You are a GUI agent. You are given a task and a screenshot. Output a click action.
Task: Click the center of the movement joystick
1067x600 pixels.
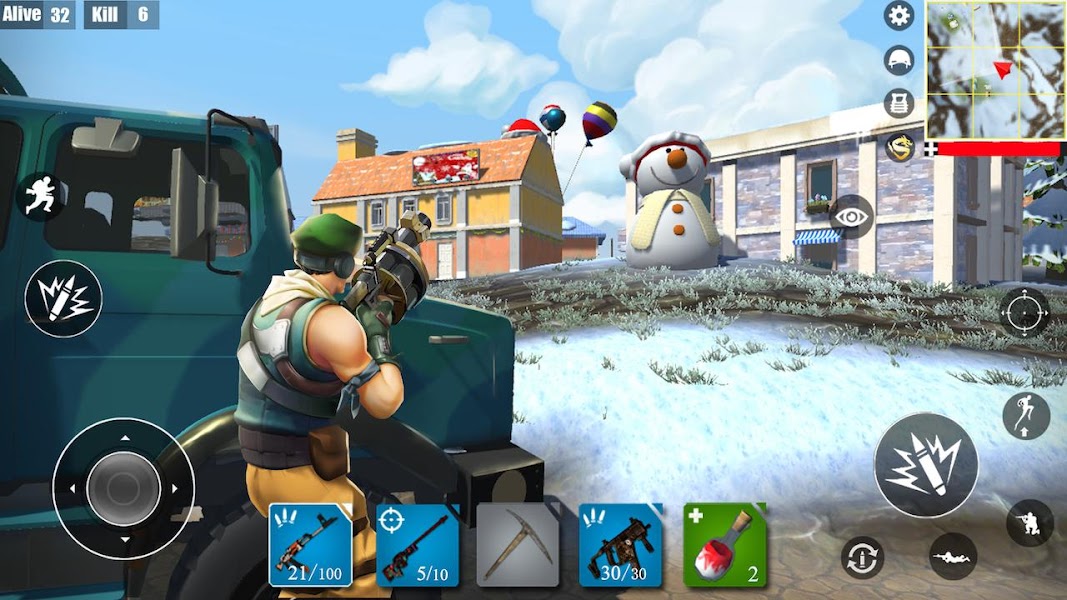(x=123, y=488)
